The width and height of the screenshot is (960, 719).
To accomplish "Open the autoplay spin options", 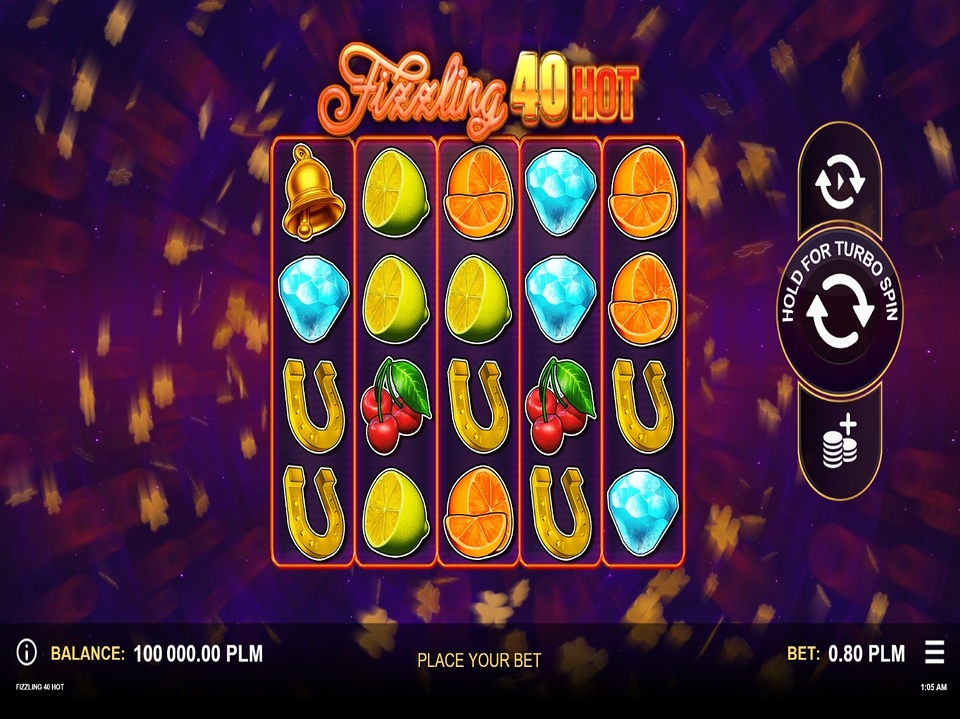I will point(839,181).
